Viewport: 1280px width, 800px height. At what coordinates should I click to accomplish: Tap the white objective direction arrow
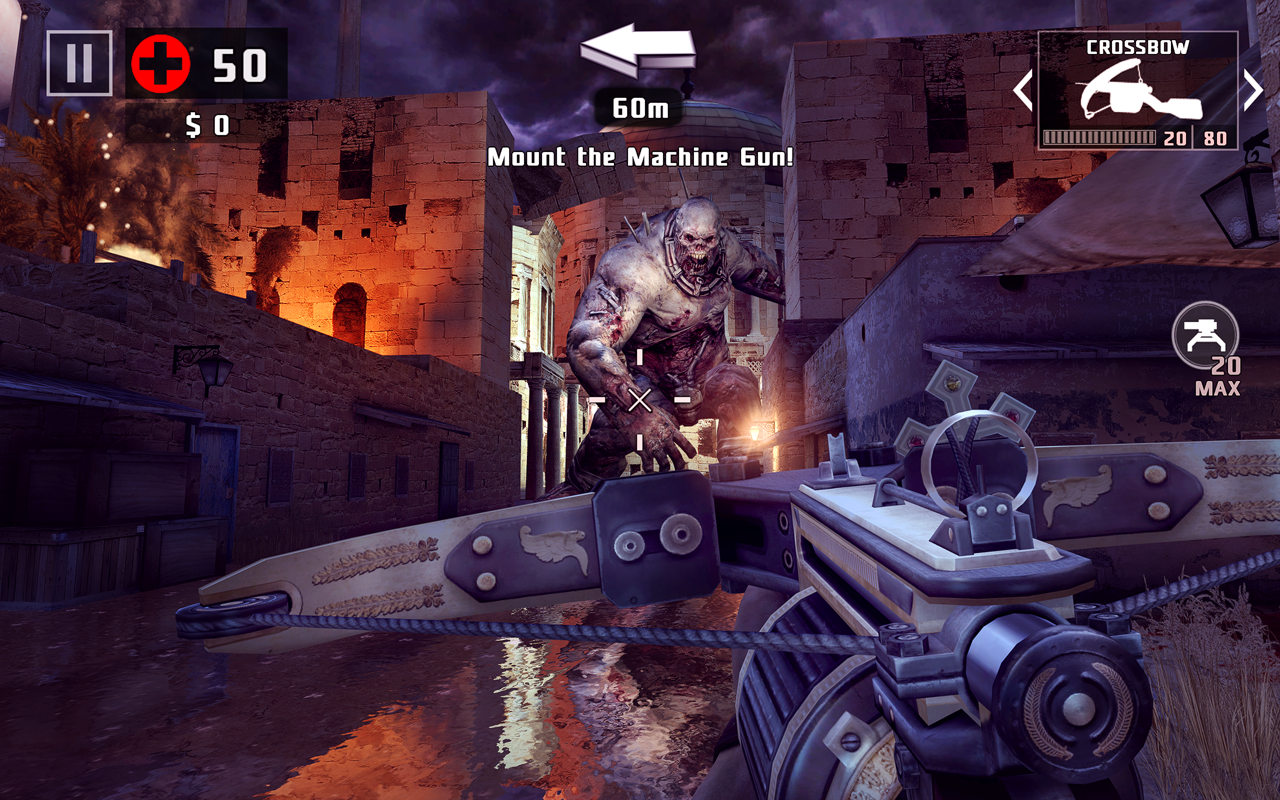click(x=640, y=50)
